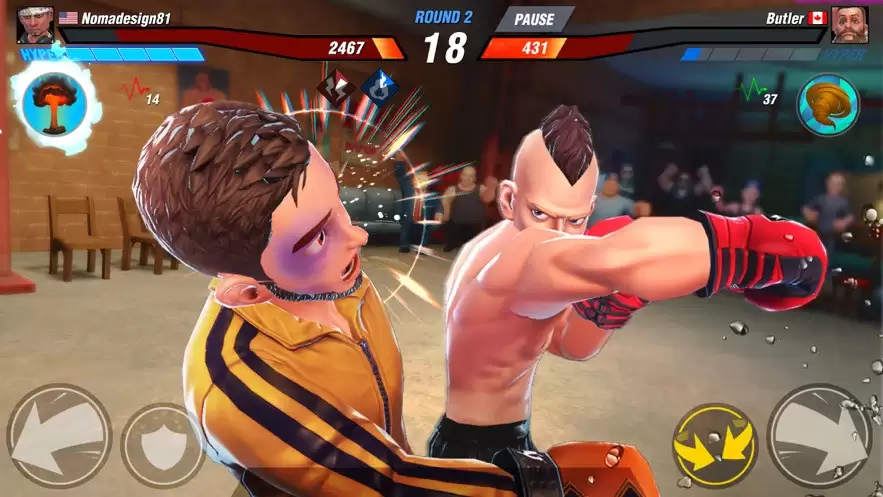Image resolution: width=883 pixels, height=497 pixels.
Task: Dodge using the left arrow button
Action: [x=58, y=436]
